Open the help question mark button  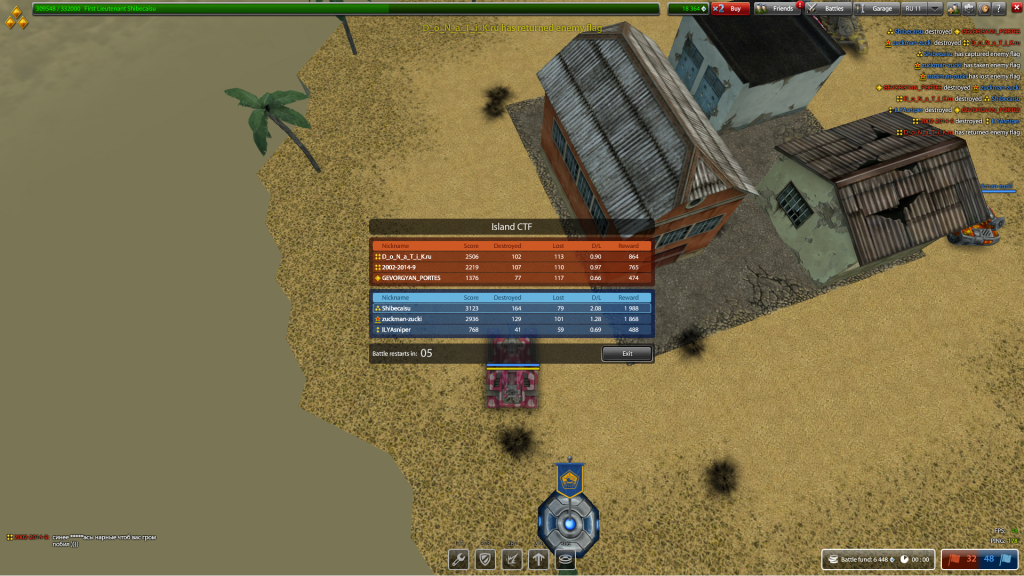point(999,8)
